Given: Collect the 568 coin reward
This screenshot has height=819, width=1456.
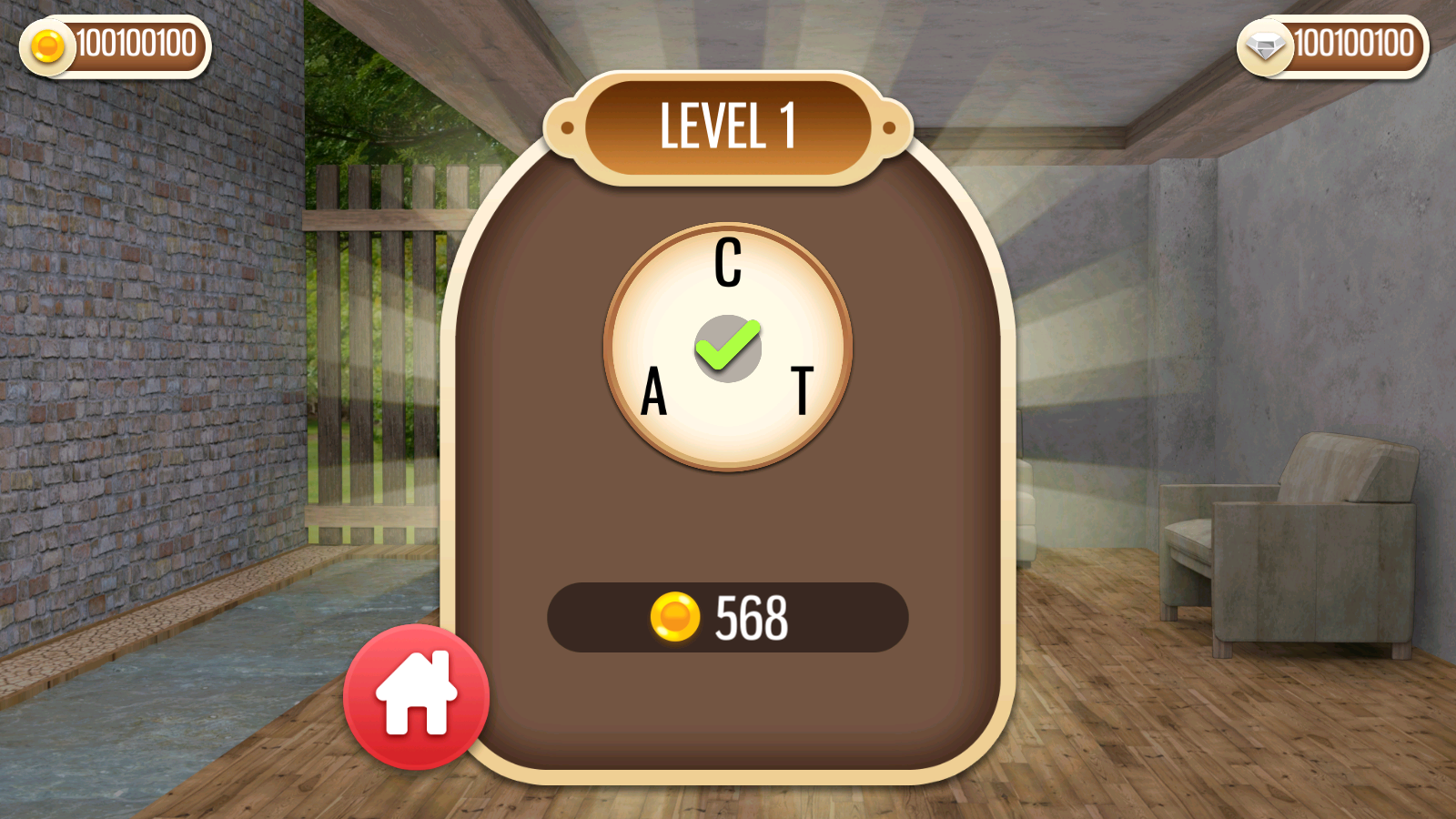Looking at the screenshot, I should pyautogui.click(x=727, y=617).
